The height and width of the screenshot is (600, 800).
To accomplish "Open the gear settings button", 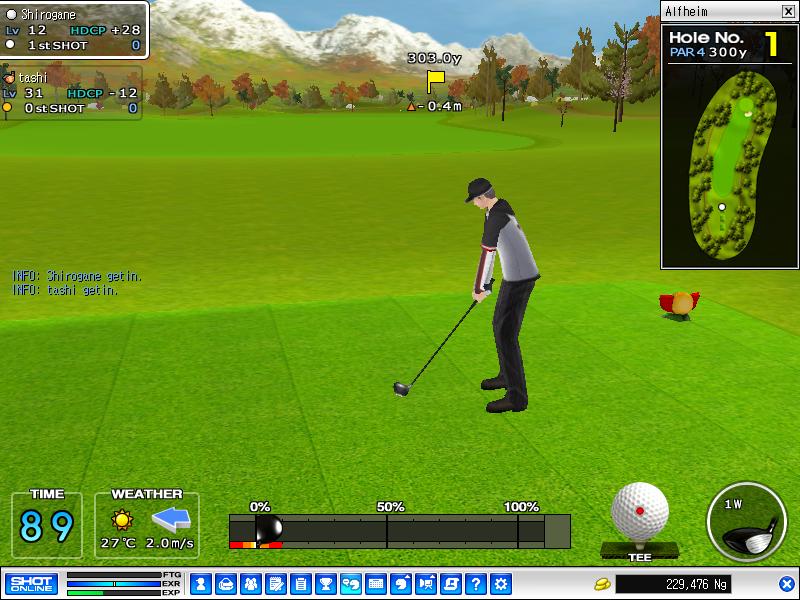I will pyautogui.click(x=501, y=583).
